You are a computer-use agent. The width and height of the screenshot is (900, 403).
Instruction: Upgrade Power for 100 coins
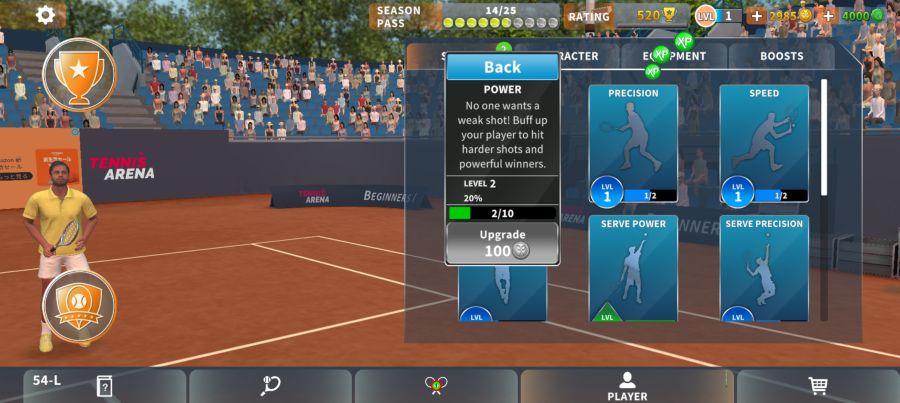pos(502,243)
